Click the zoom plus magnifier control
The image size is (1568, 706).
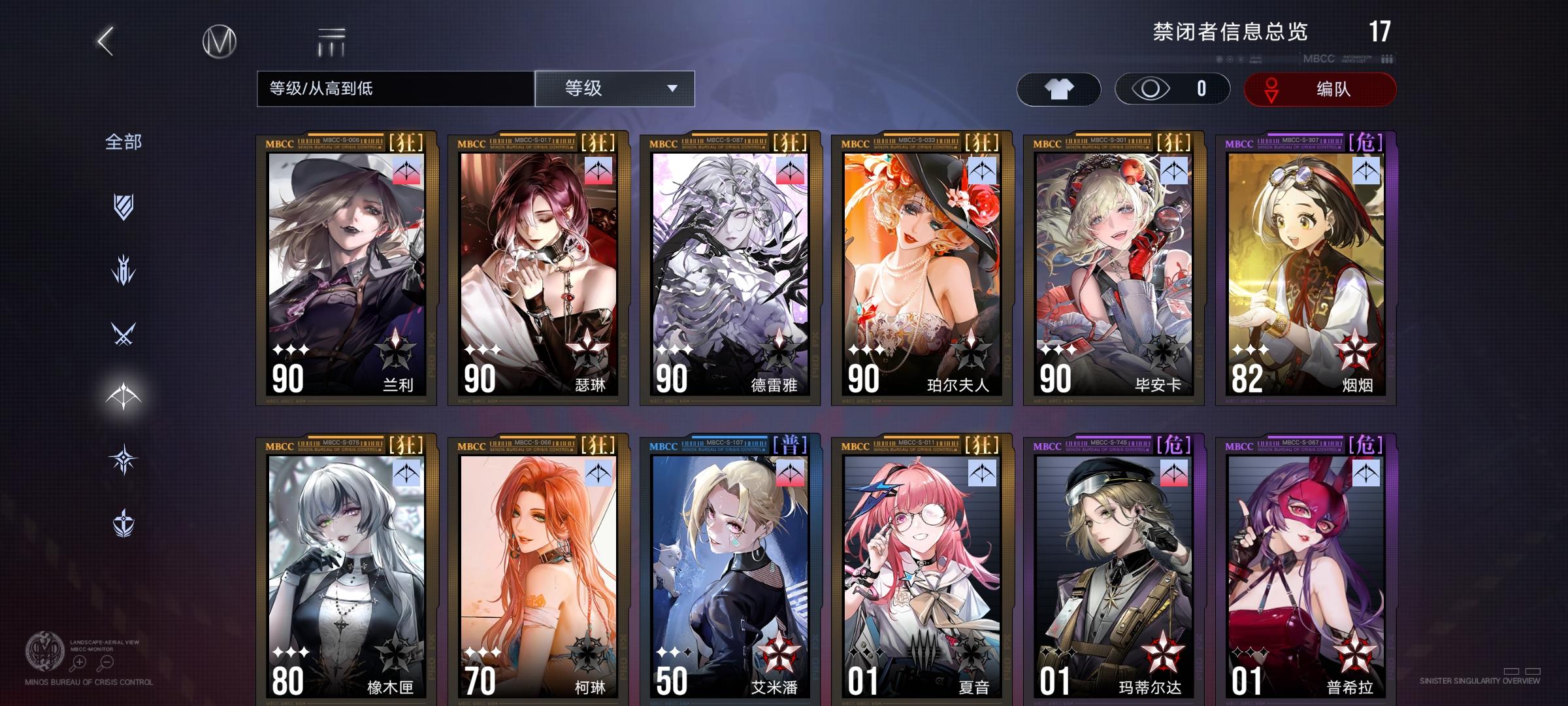[x=80, y=662]
